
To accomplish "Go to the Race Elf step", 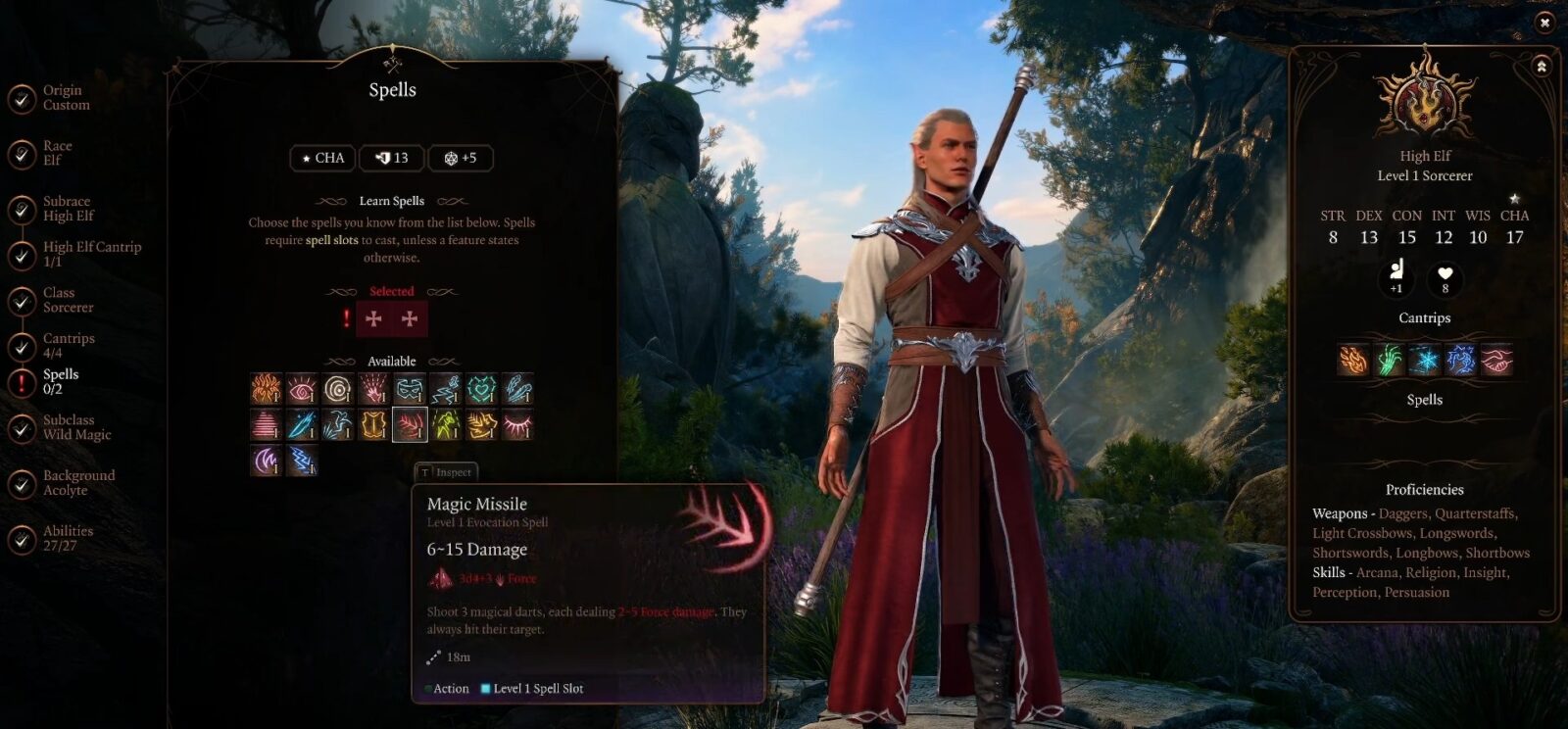I will coord(57,154).
